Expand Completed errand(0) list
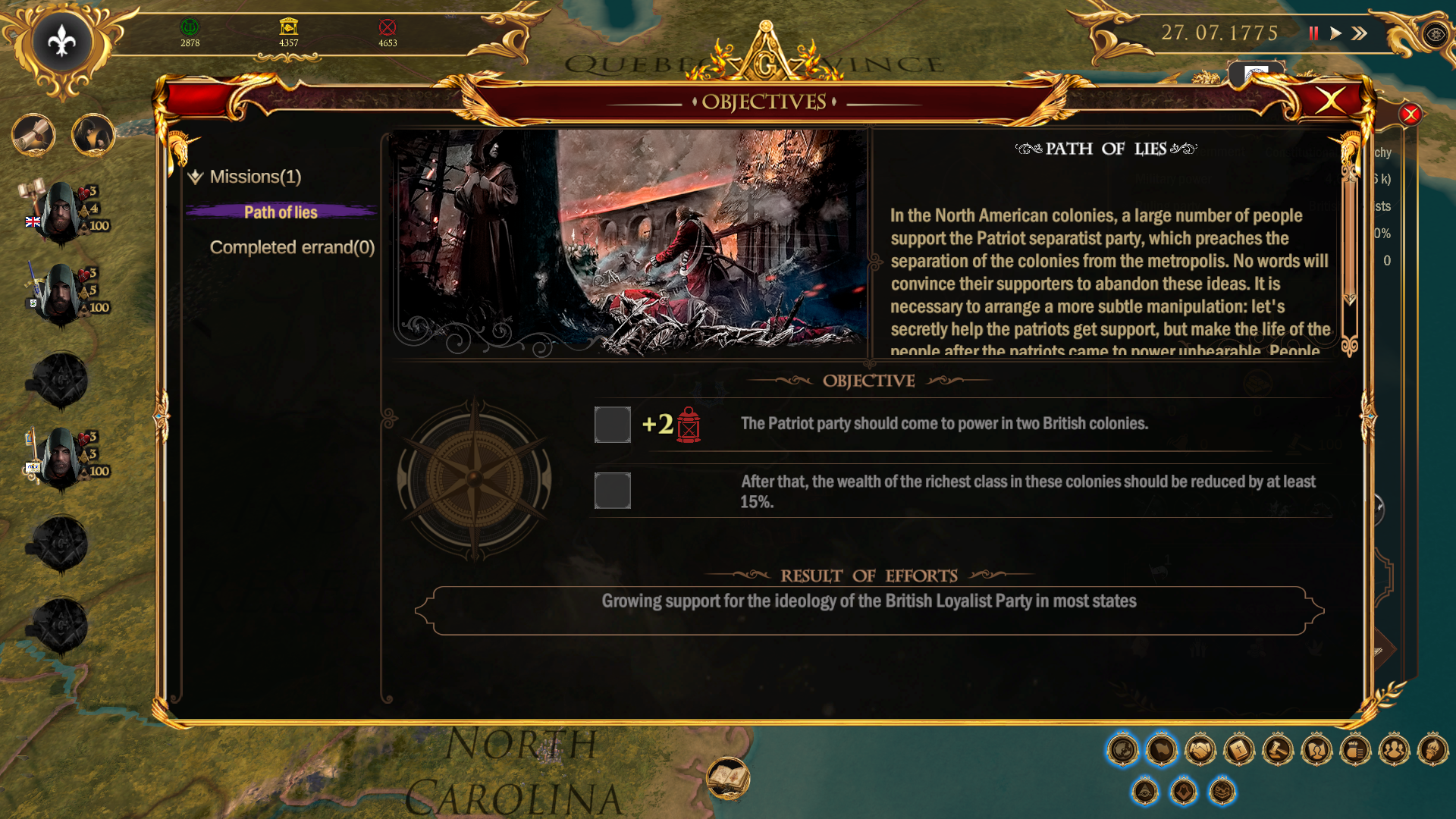This screenshot has width=1456, height=819. pyautogui.click(x=292, y=246)
